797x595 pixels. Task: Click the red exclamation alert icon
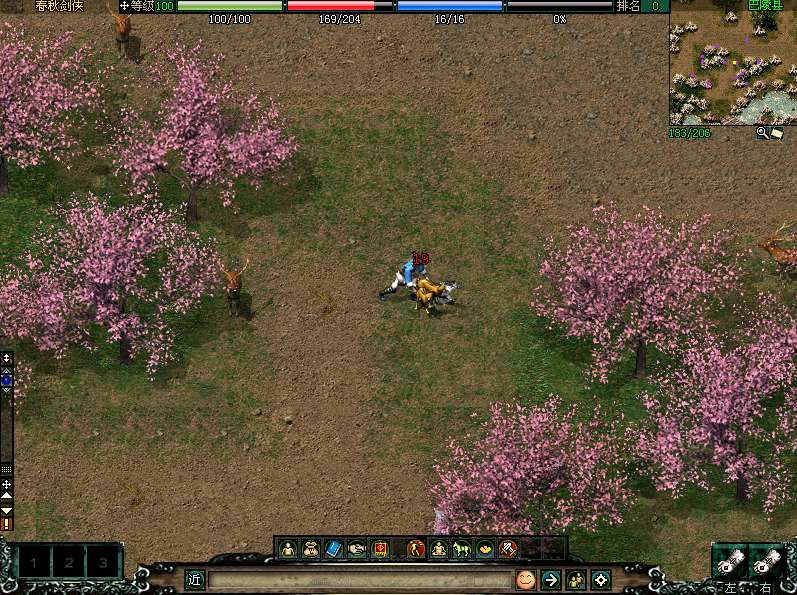tap(7, 523)
